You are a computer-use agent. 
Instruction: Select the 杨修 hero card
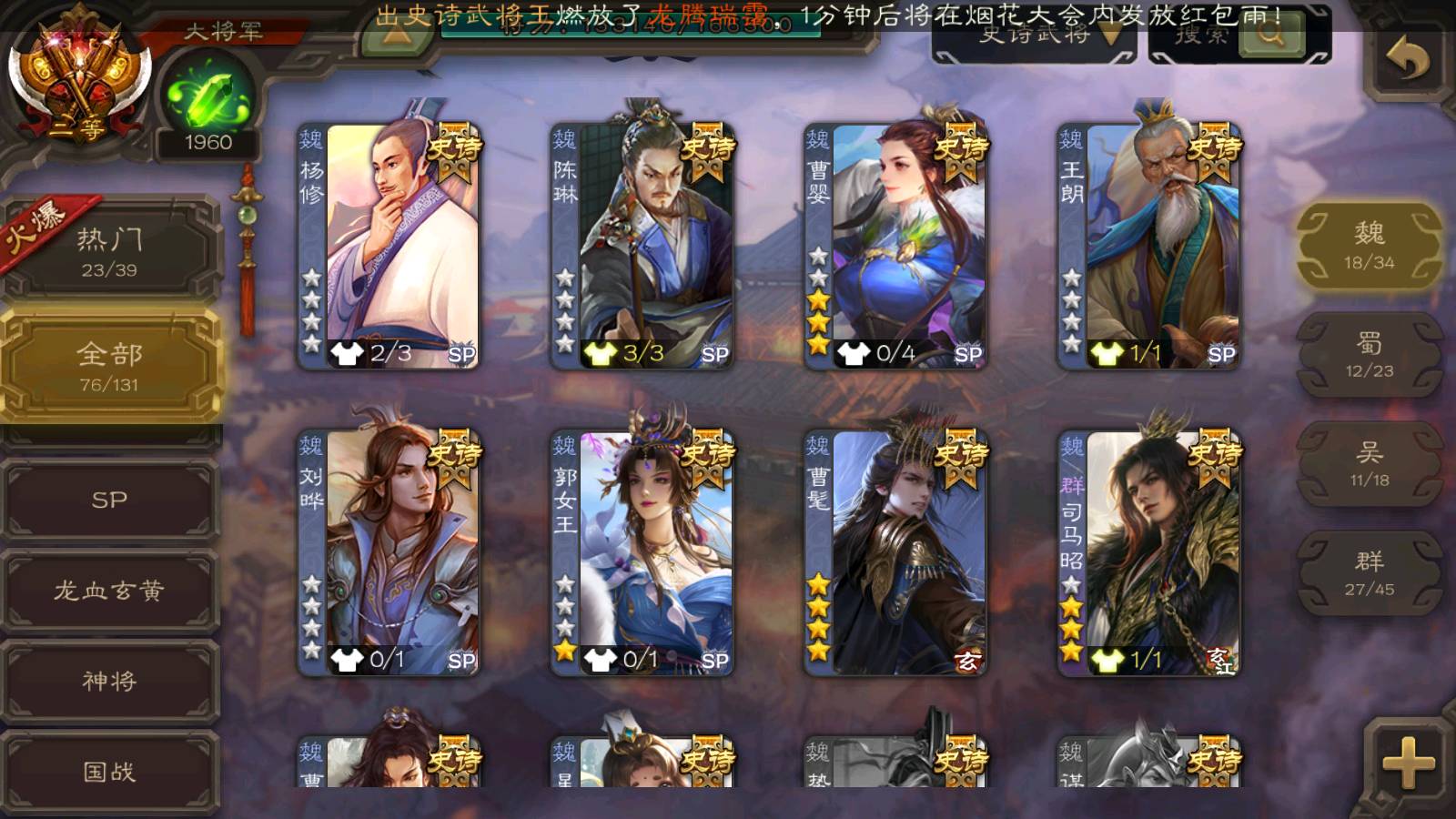point(389,246)
